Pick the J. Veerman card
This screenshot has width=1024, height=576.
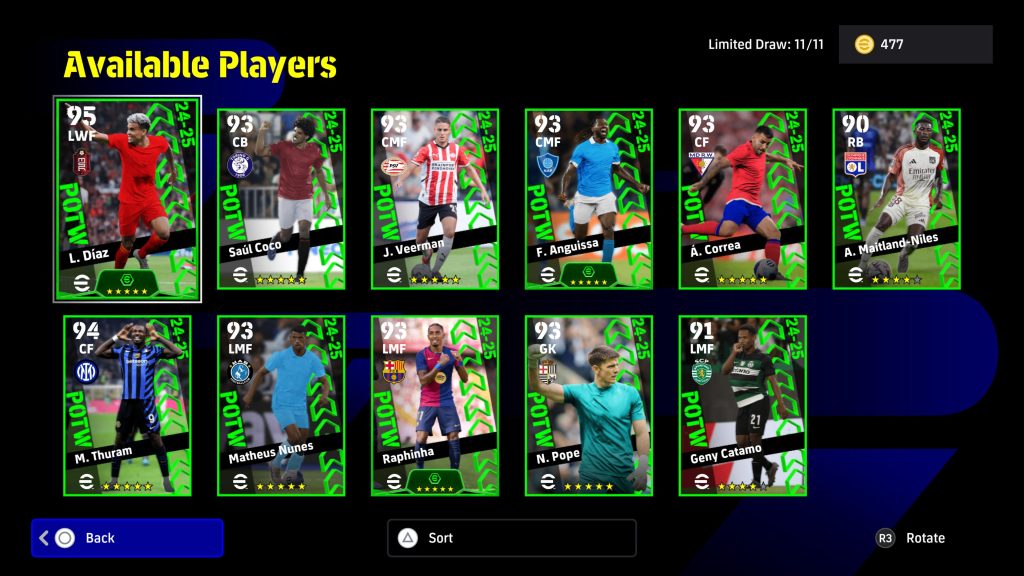coord(435,199)
